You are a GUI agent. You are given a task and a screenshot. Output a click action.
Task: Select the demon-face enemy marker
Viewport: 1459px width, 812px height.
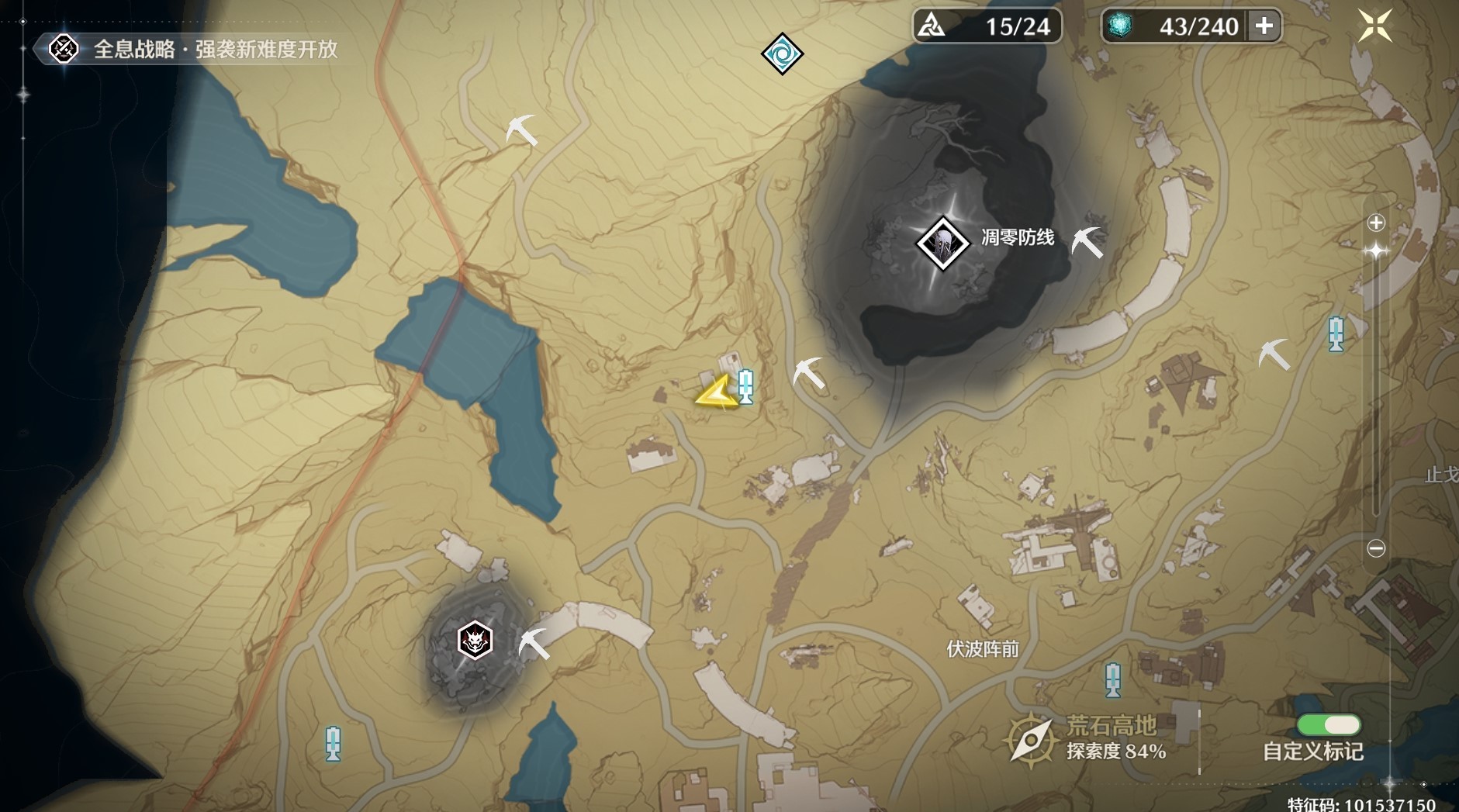pyautogui.click(x=475, y=641)
